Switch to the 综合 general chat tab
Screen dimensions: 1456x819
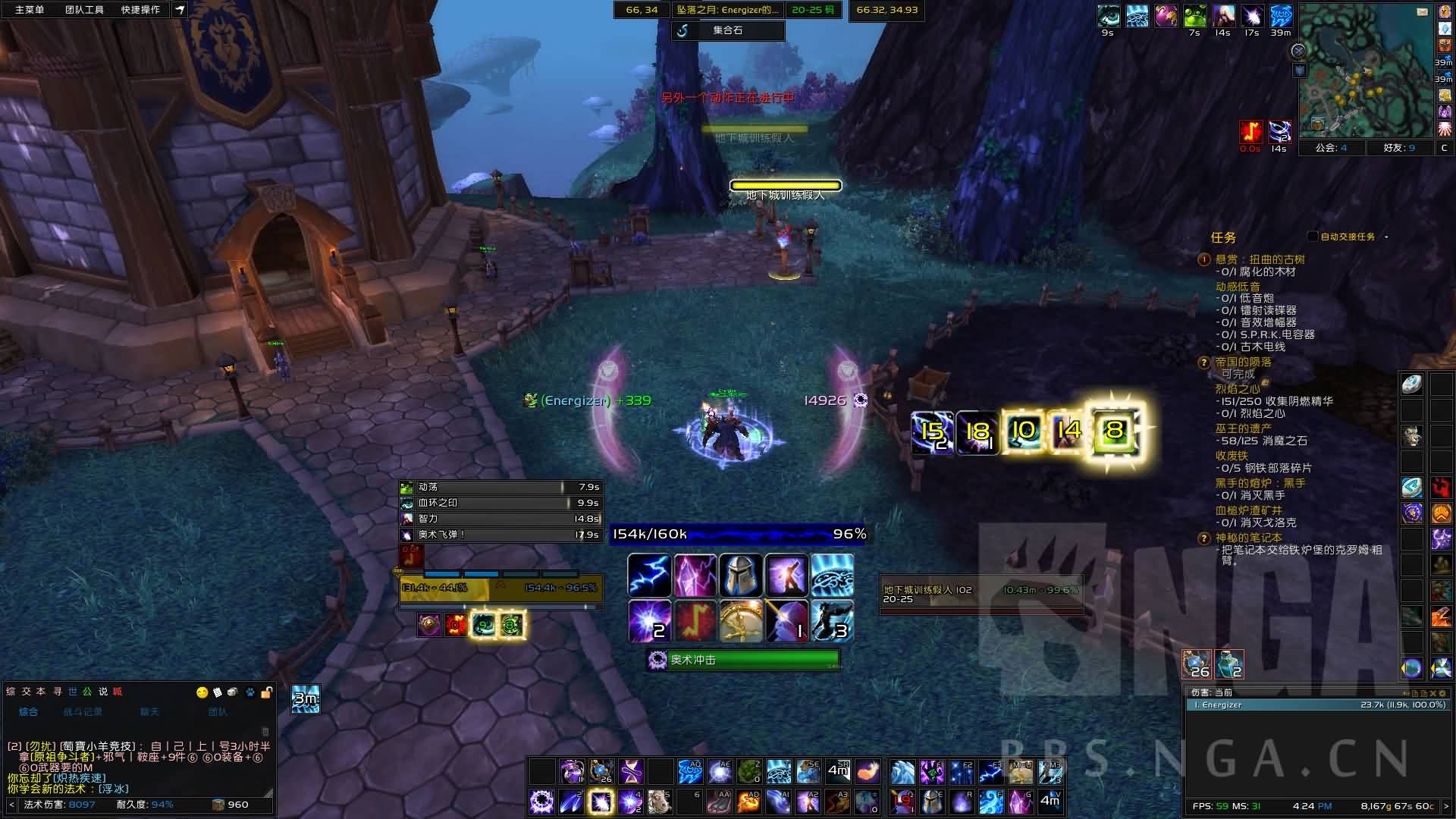(x=28, y=711)
